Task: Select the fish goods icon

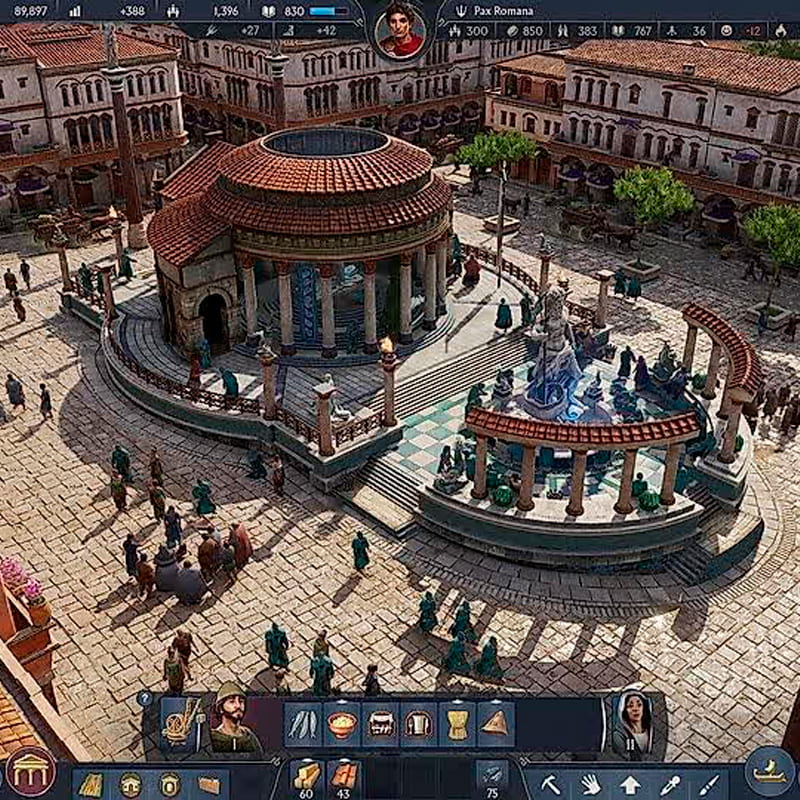Action: (x=302, y=724)
